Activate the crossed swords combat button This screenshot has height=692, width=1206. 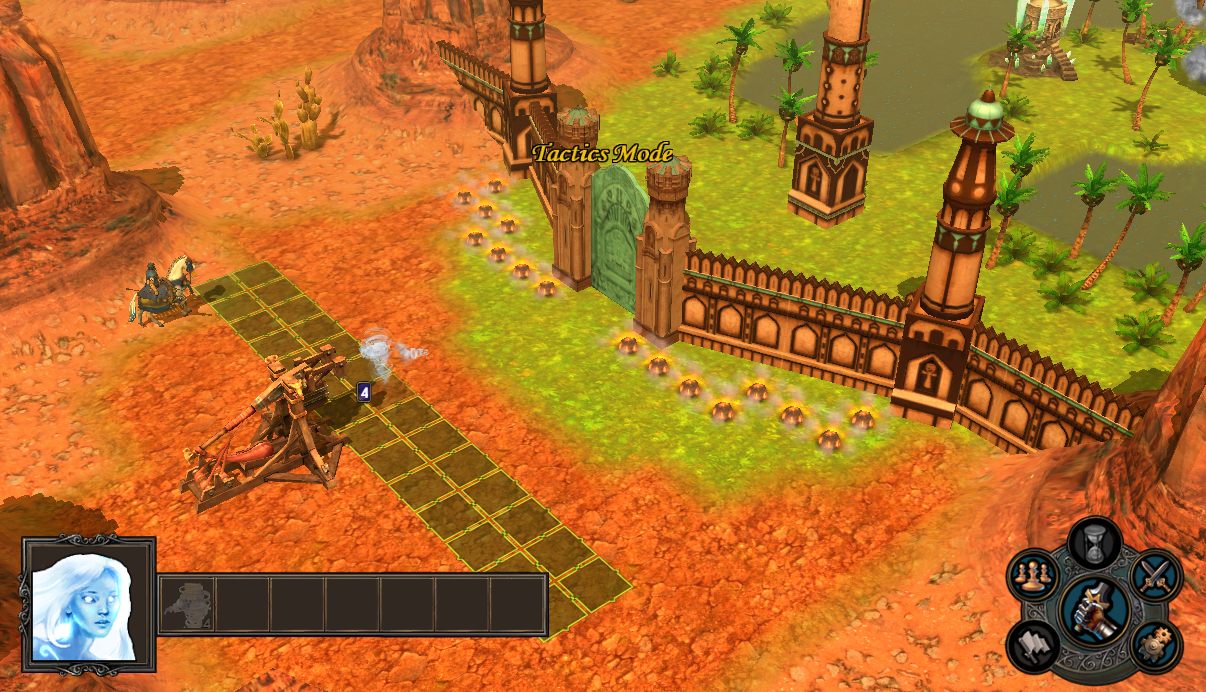pyautogui.click(x=1156, y=575)
